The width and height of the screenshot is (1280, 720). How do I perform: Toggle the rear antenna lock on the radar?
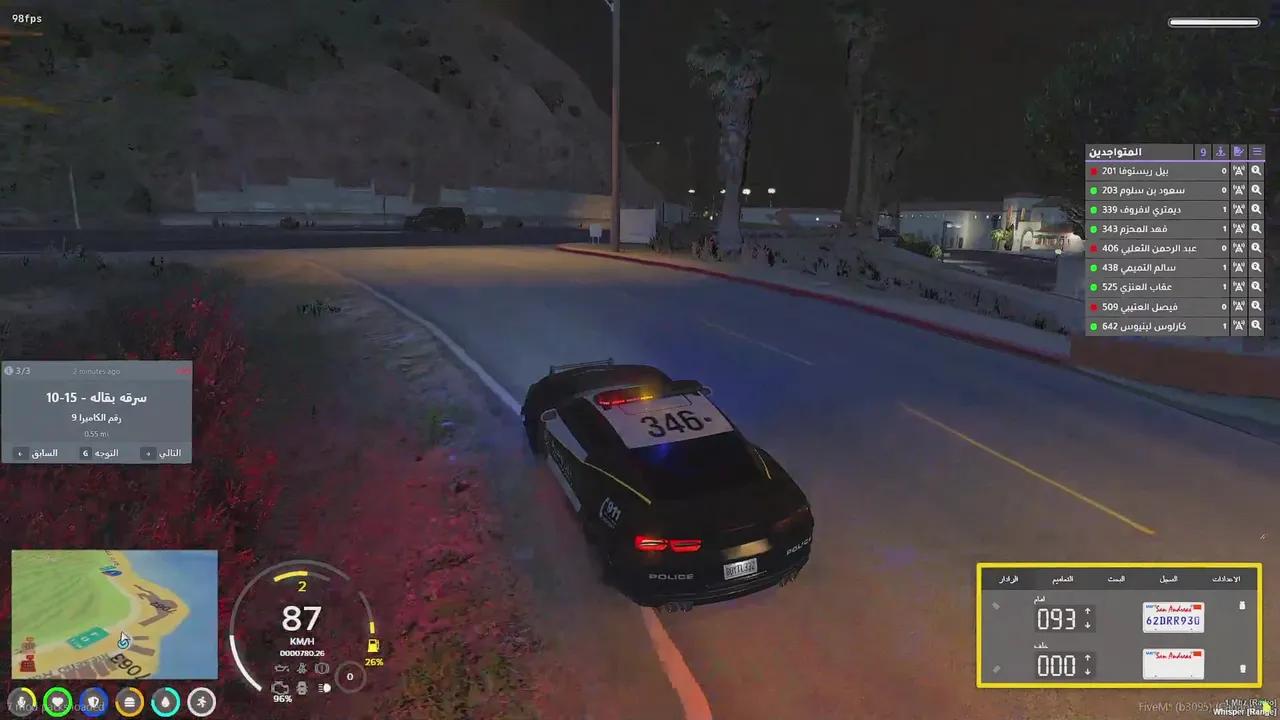[996, 667]
